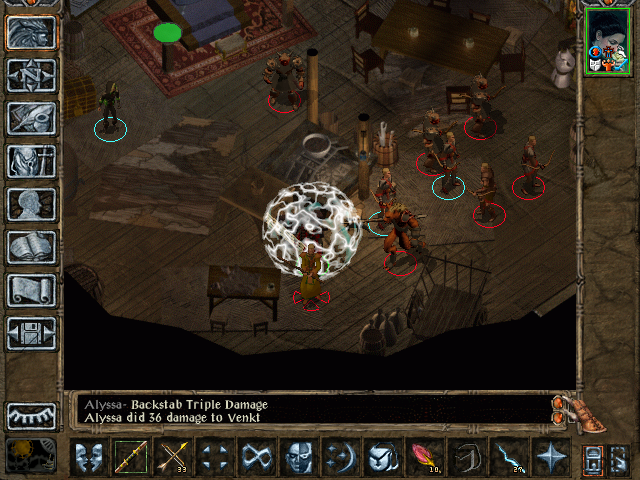Open the inventory screen (armored figure icon)

[x=32, y=161]
